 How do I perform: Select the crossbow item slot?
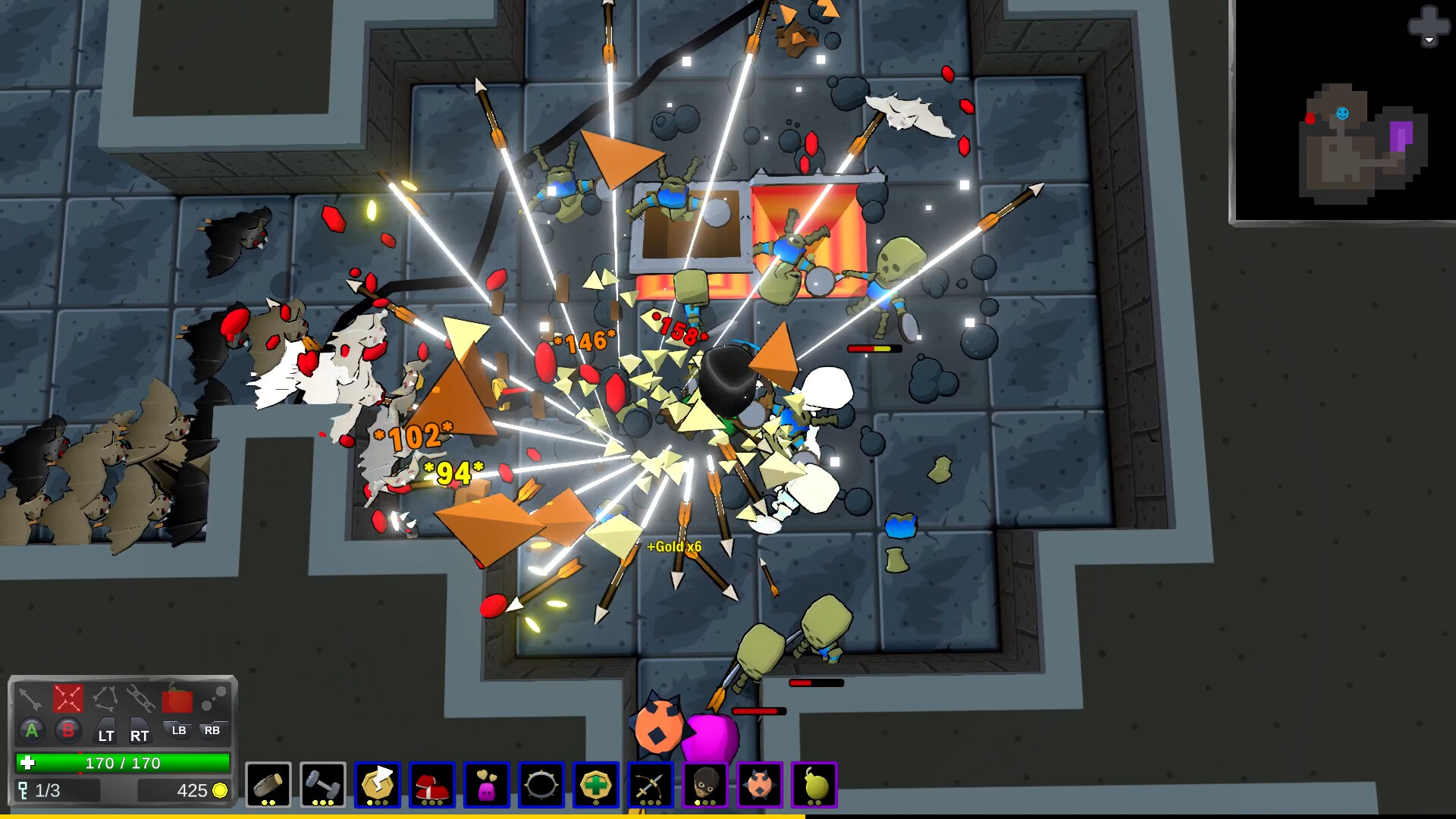pos(651,785)
